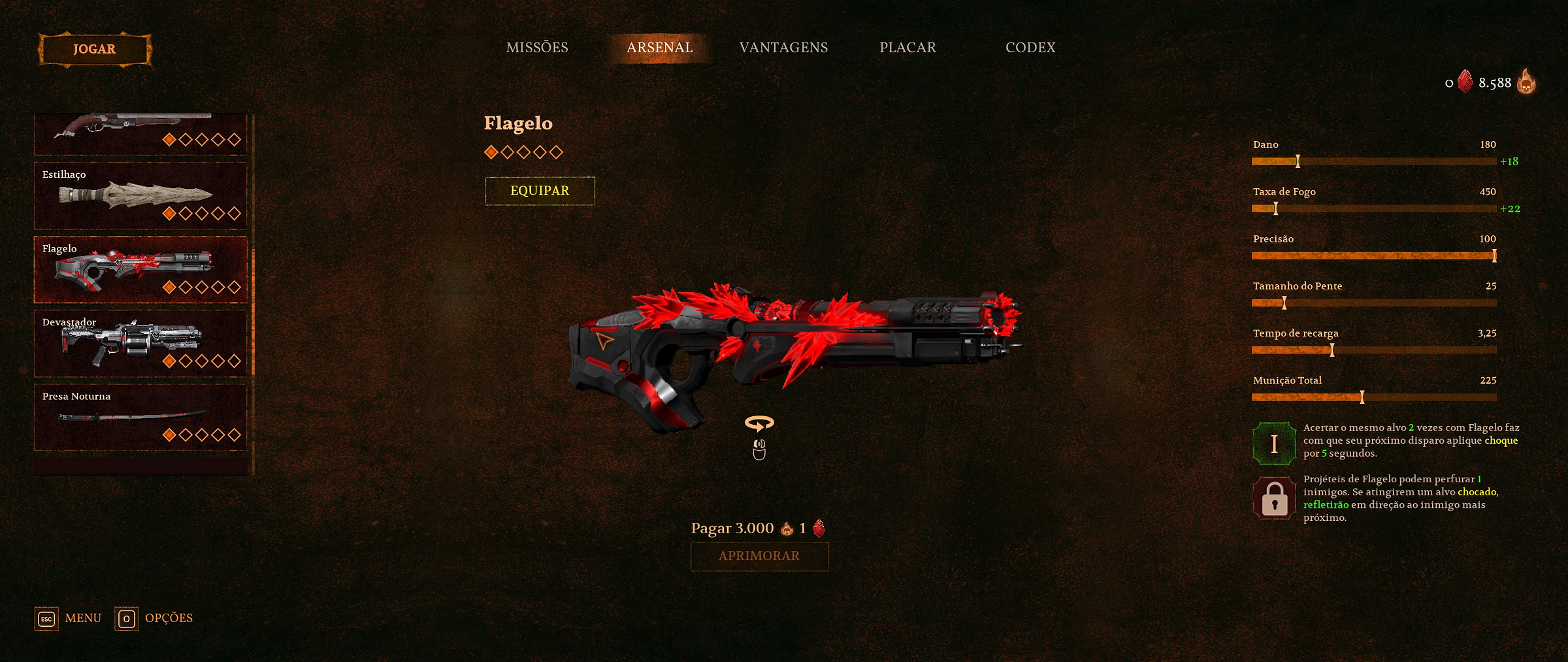The image size is (1568, 662).
Task: Select the Arsenal tab
Action: [x=659, y=48]
